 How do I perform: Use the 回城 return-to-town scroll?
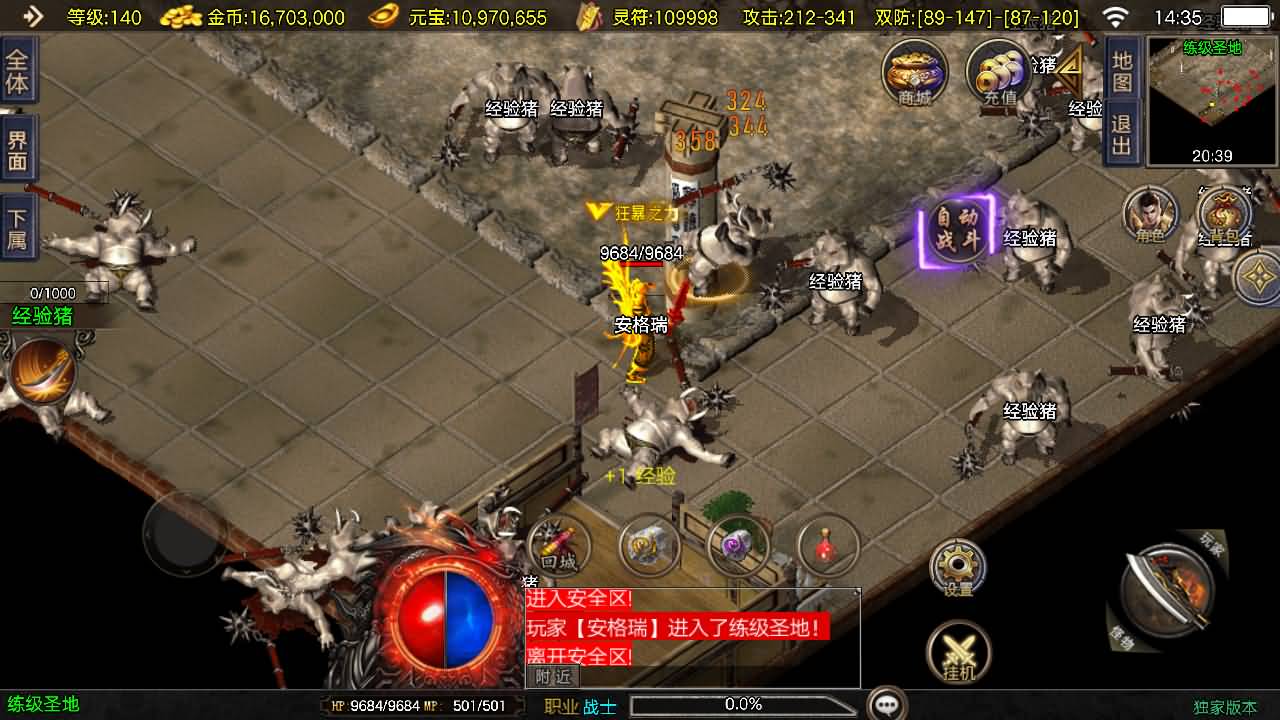point(559,547)
